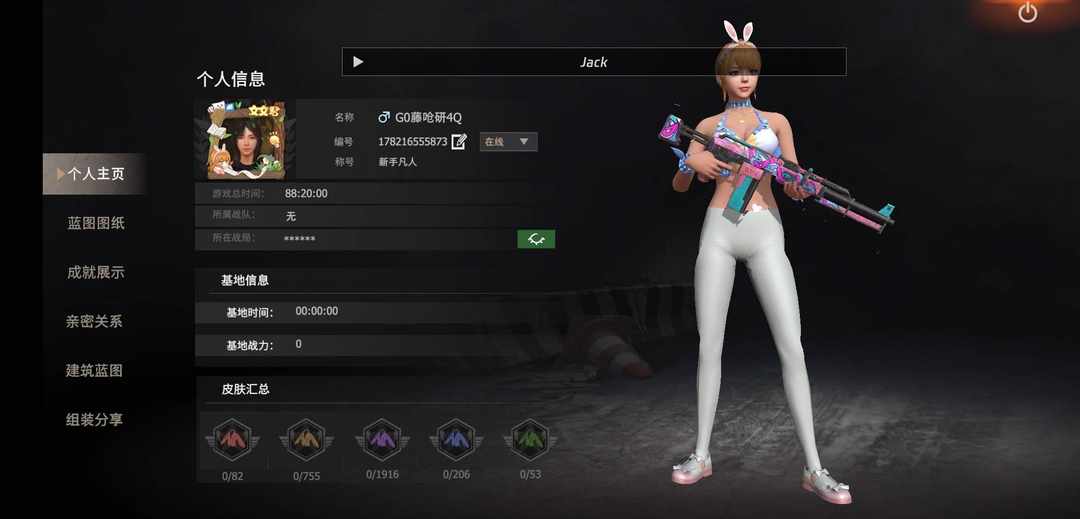Edit the player ID with pencil icon

tap(459, 142)
